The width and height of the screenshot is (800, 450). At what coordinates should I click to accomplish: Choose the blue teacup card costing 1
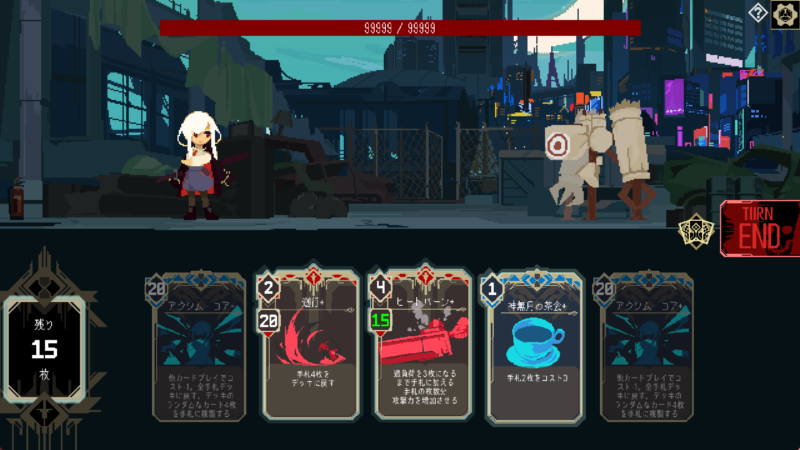point(531,347)
